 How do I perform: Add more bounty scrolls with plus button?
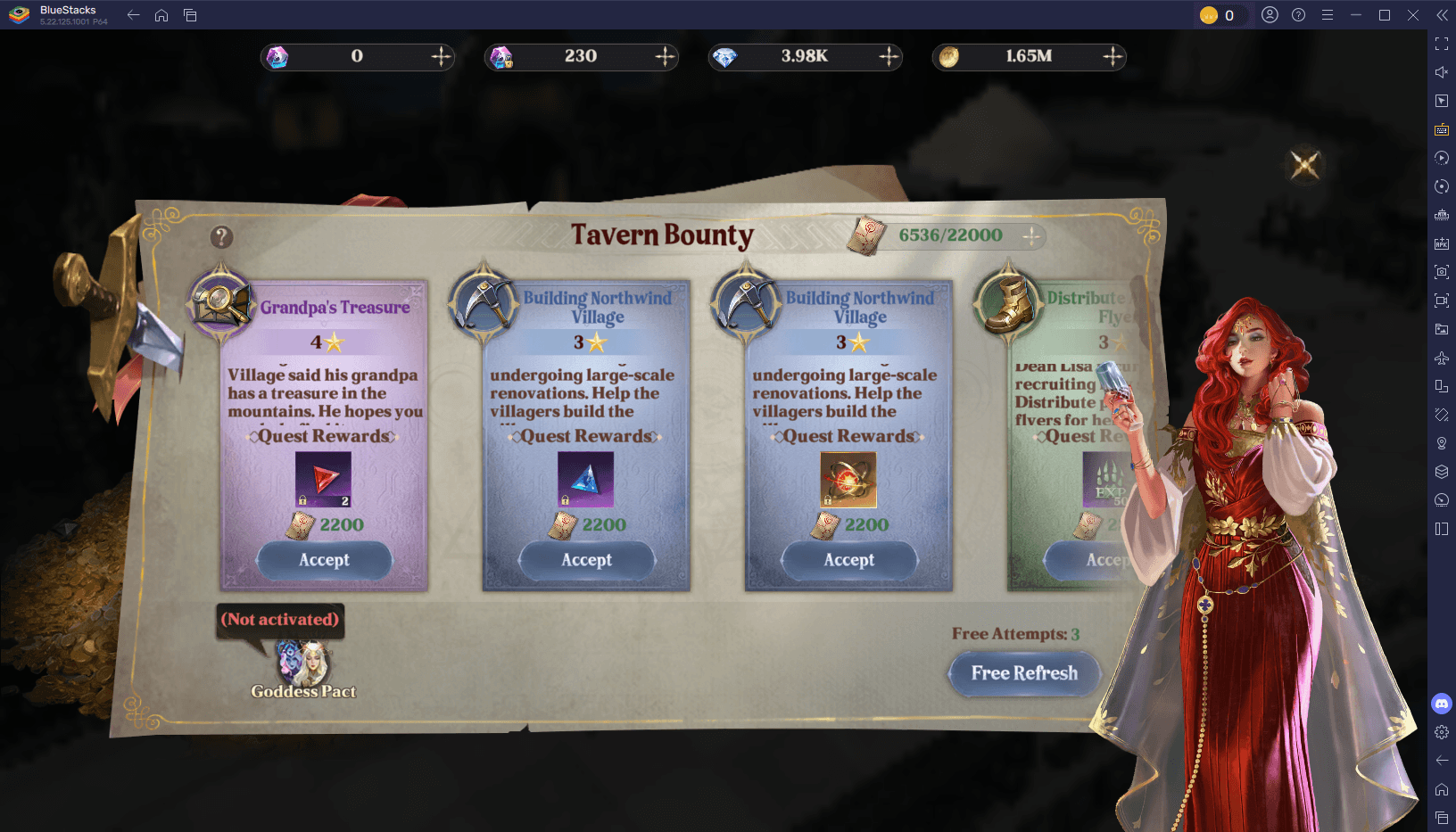pyautogui.click(x=1031, y=235)
